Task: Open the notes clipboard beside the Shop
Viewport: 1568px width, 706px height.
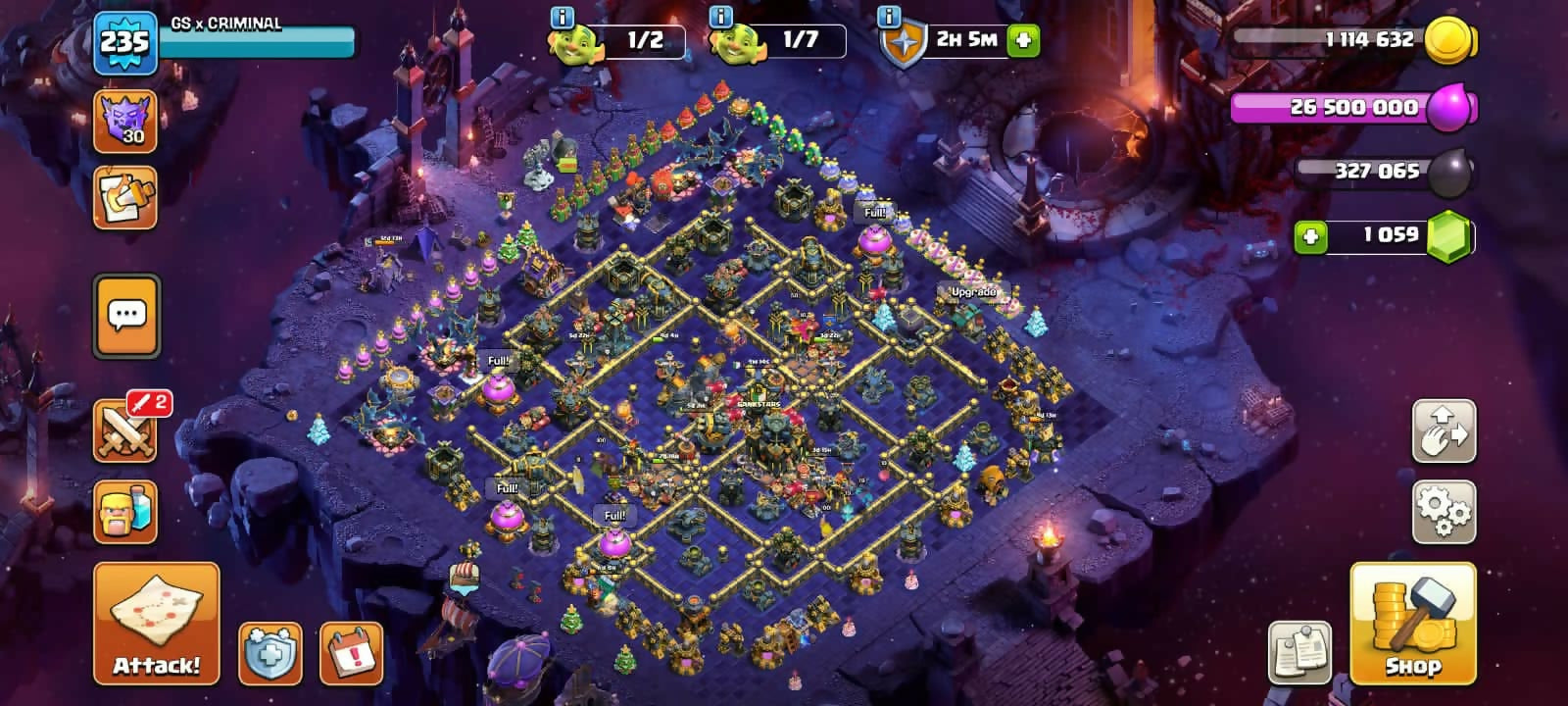Action: click(x=1299, y=652)
